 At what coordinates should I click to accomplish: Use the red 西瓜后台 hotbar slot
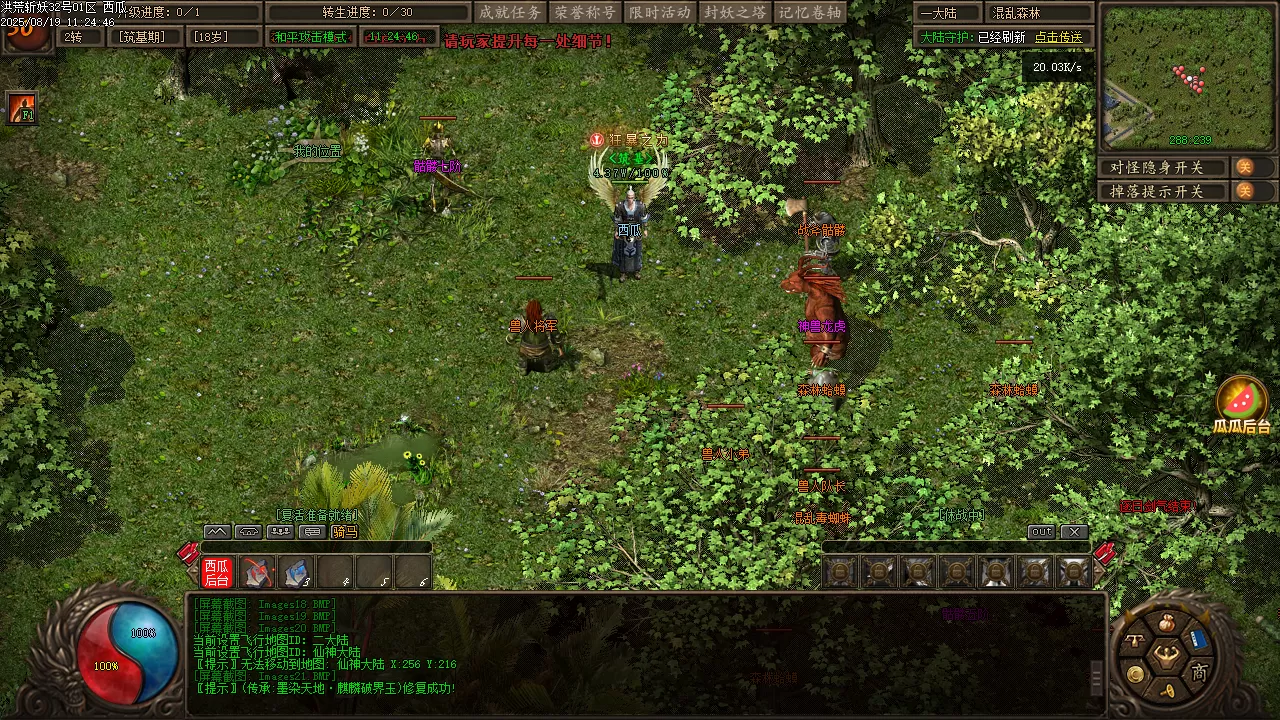[x=217, y=572]
